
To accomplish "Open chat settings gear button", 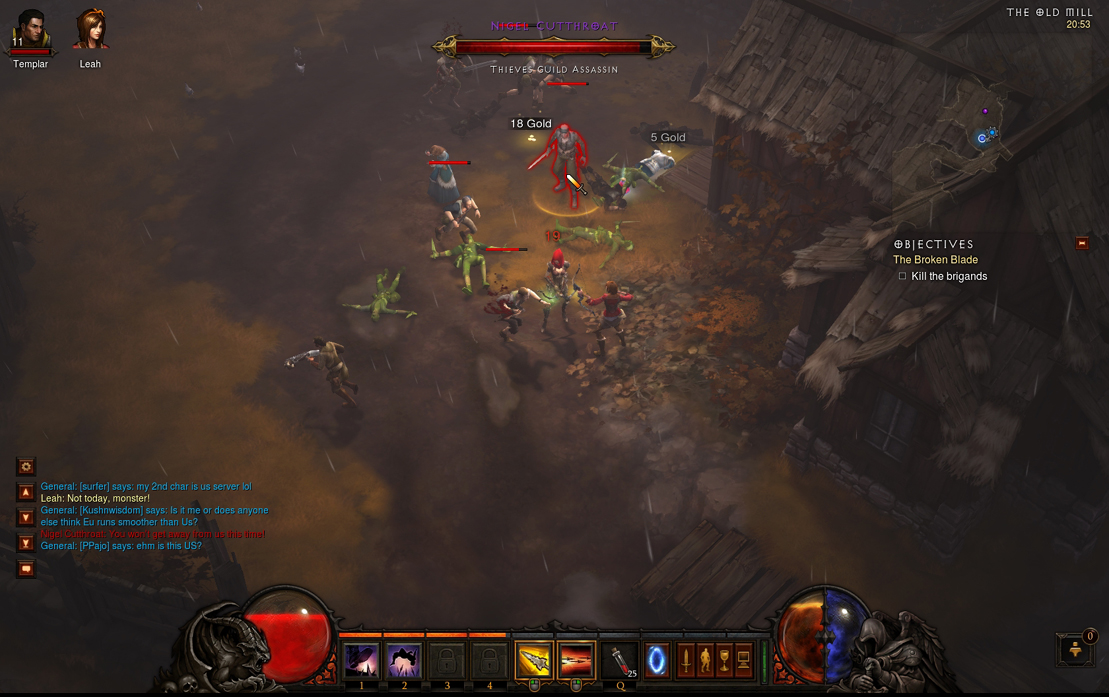I will pos(26,466).
